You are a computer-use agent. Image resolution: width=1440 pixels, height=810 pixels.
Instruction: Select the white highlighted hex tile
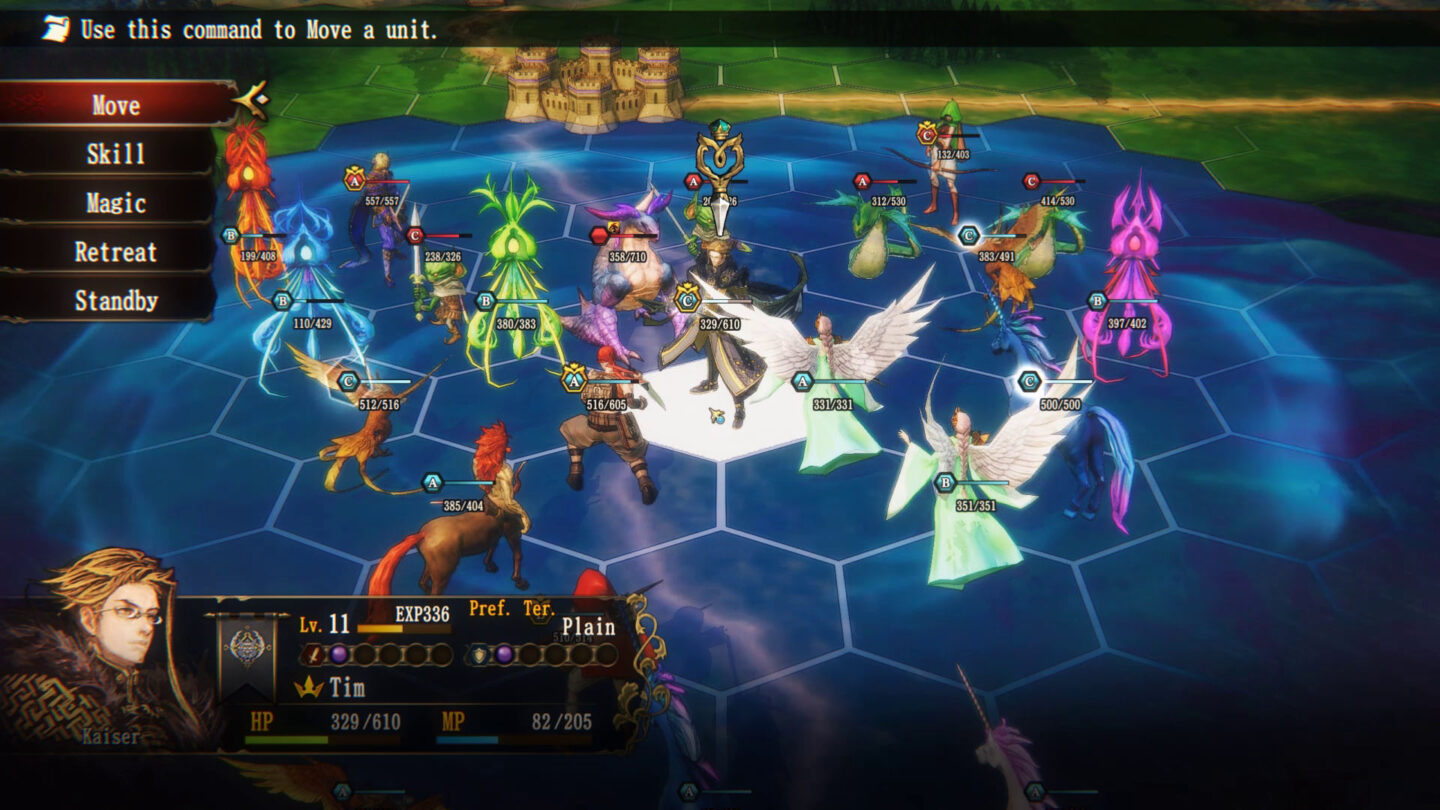pos(722,418)
